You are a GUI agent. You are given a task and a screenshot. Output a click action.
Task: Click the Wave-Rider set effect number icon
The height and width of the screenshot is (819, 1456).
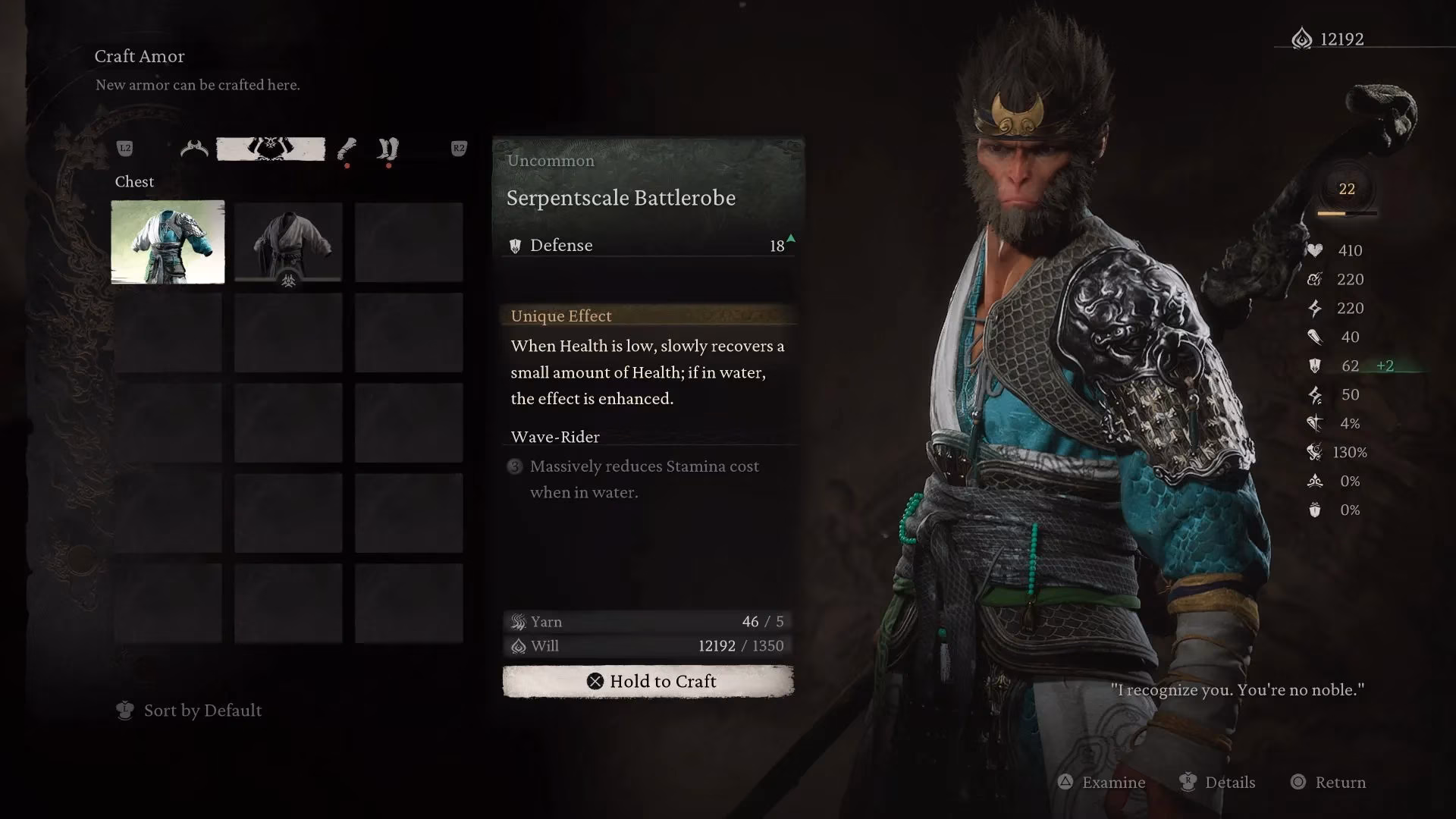point(515,467)
